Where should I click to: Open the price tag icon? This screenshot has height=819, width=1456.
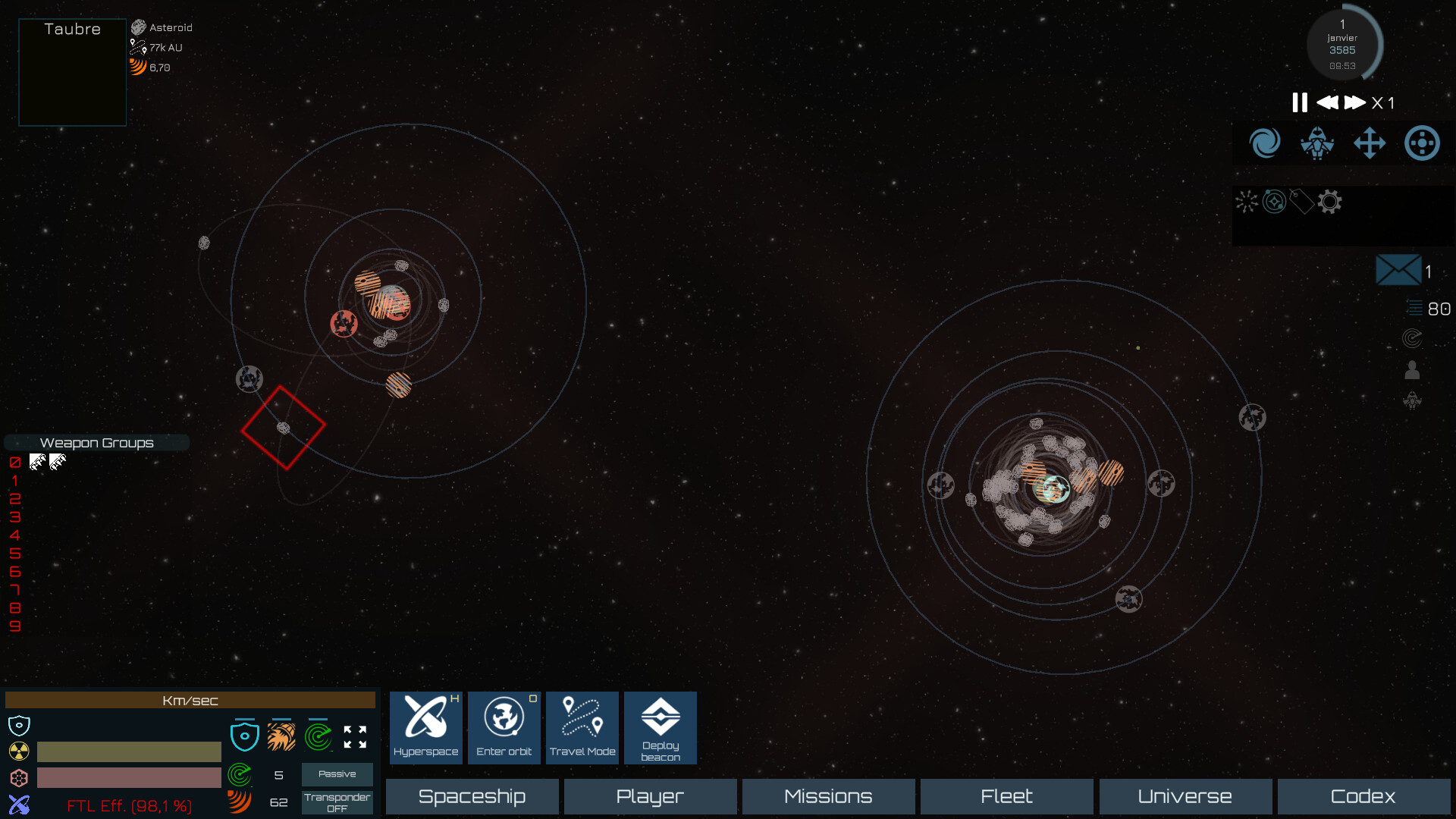(x=1301, y=202)
